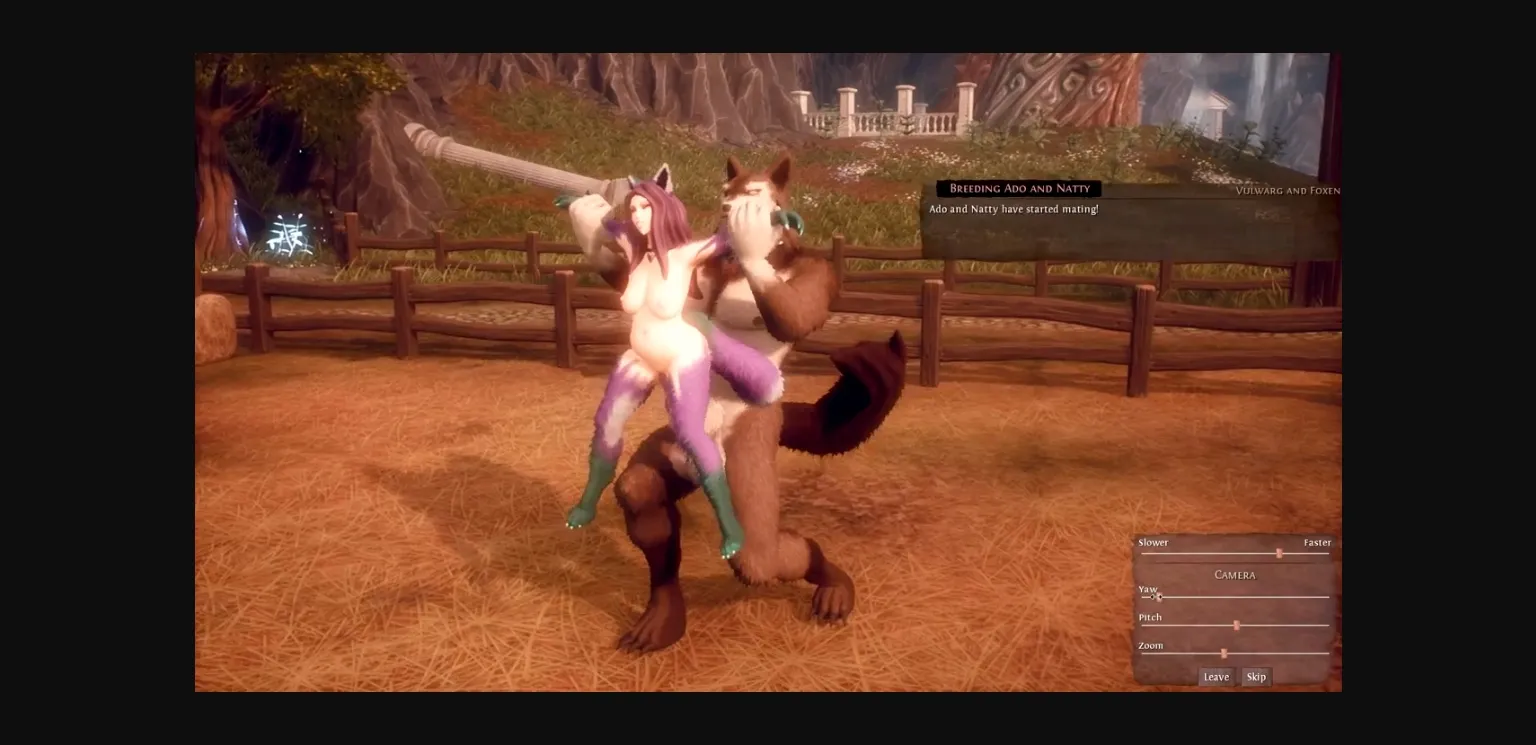Adjust the Yaw camera slider handle
Screen dimensions: 1536x745
(x=1158, y=595)
